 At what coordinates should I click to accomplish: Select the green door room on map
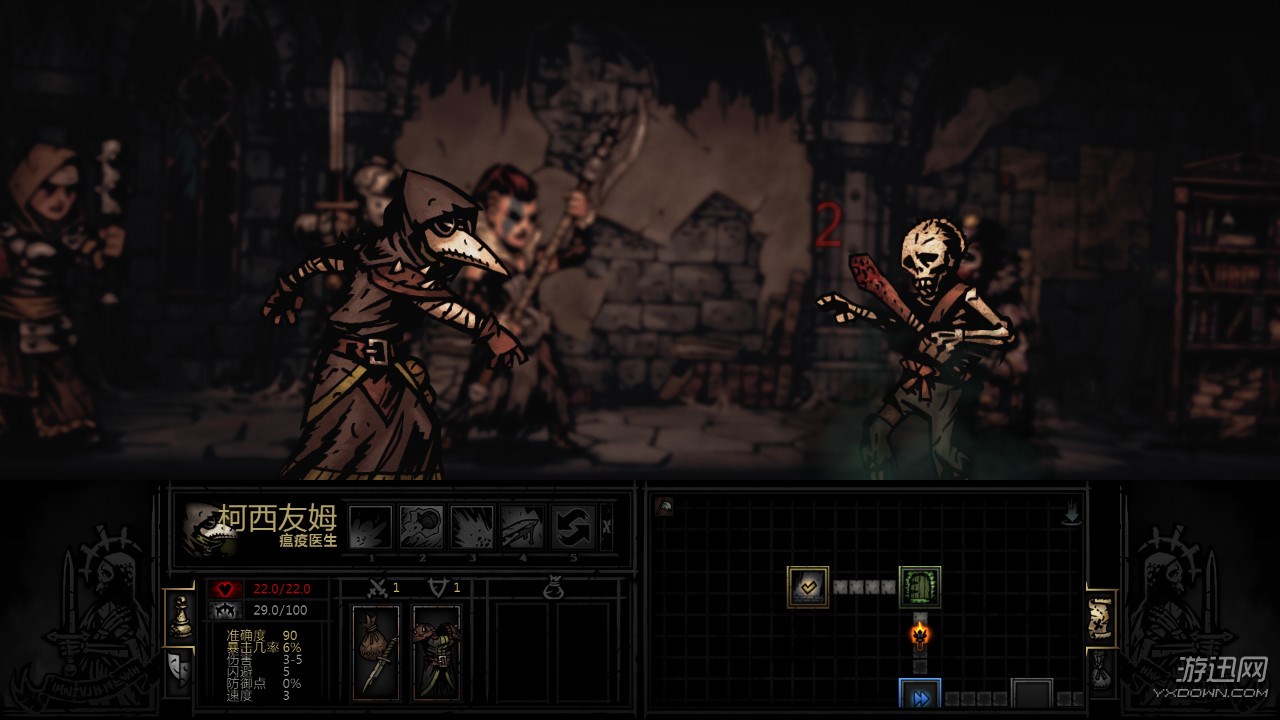pyautogui.click(x=919, y=587)
